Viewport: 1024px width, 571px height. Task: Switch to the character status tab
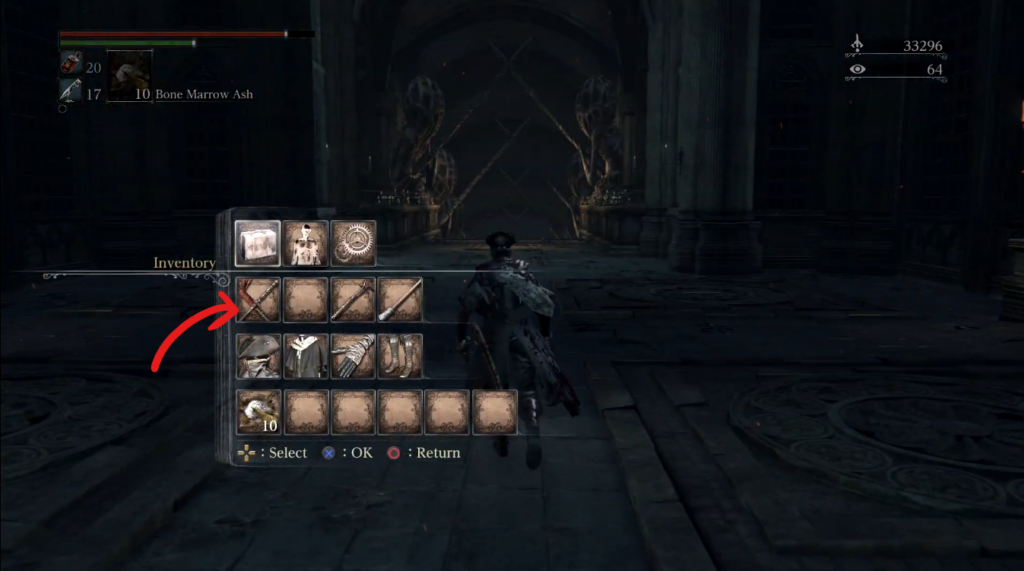[306, 244]
